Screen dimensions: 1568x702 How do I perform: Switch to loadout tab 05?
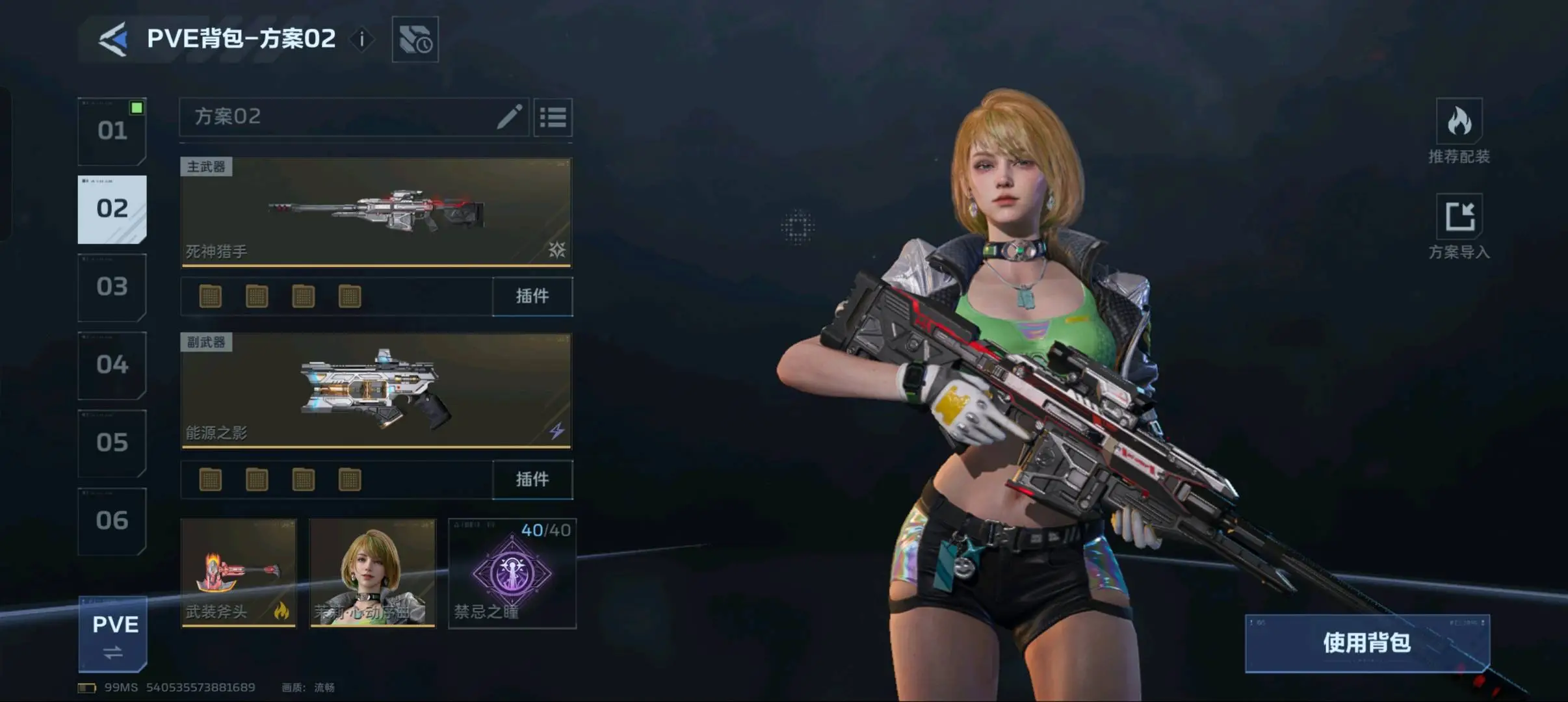[112, 443]
